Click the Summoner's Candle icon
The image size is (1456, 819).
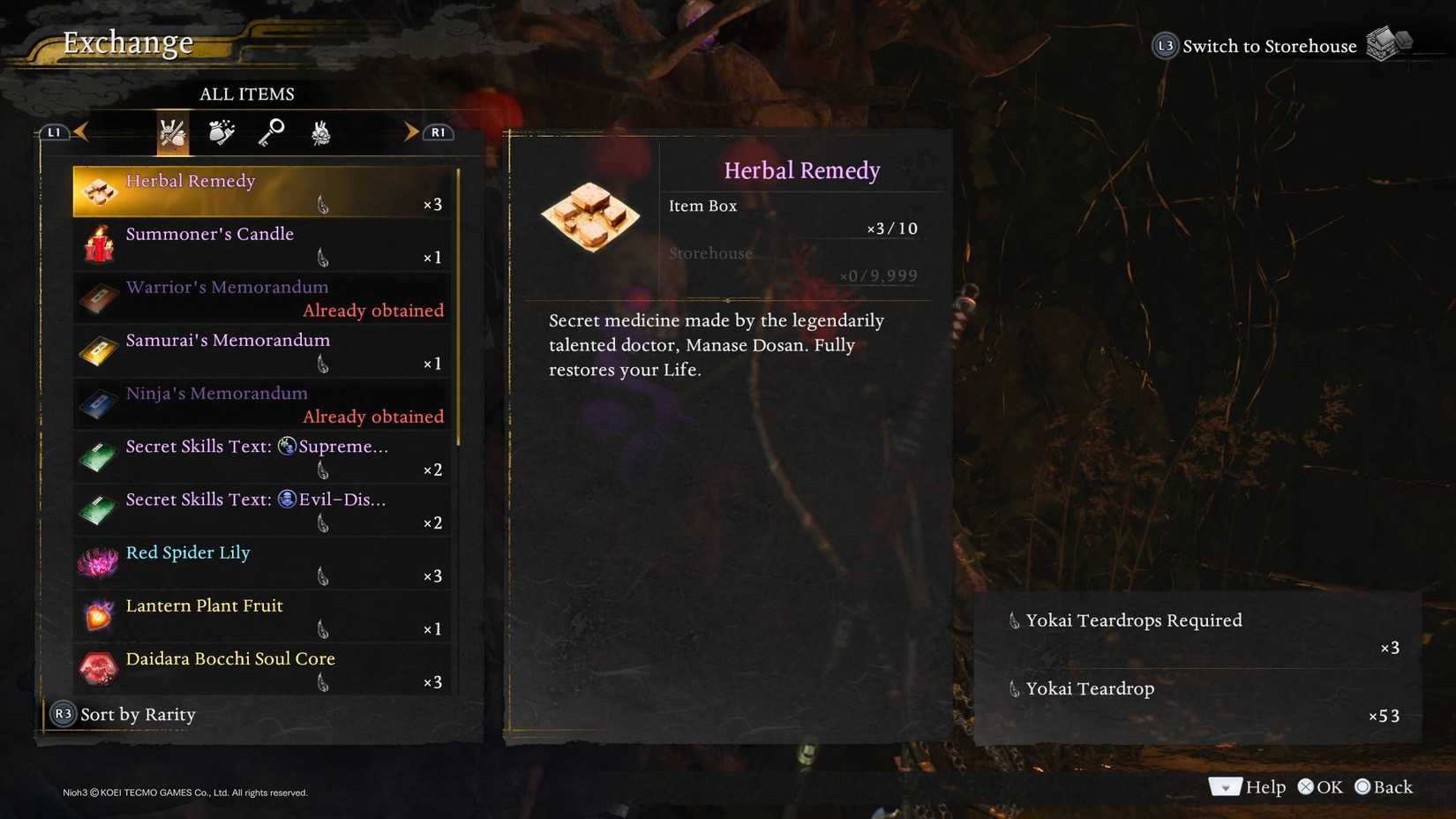click(x=98, y=244)
